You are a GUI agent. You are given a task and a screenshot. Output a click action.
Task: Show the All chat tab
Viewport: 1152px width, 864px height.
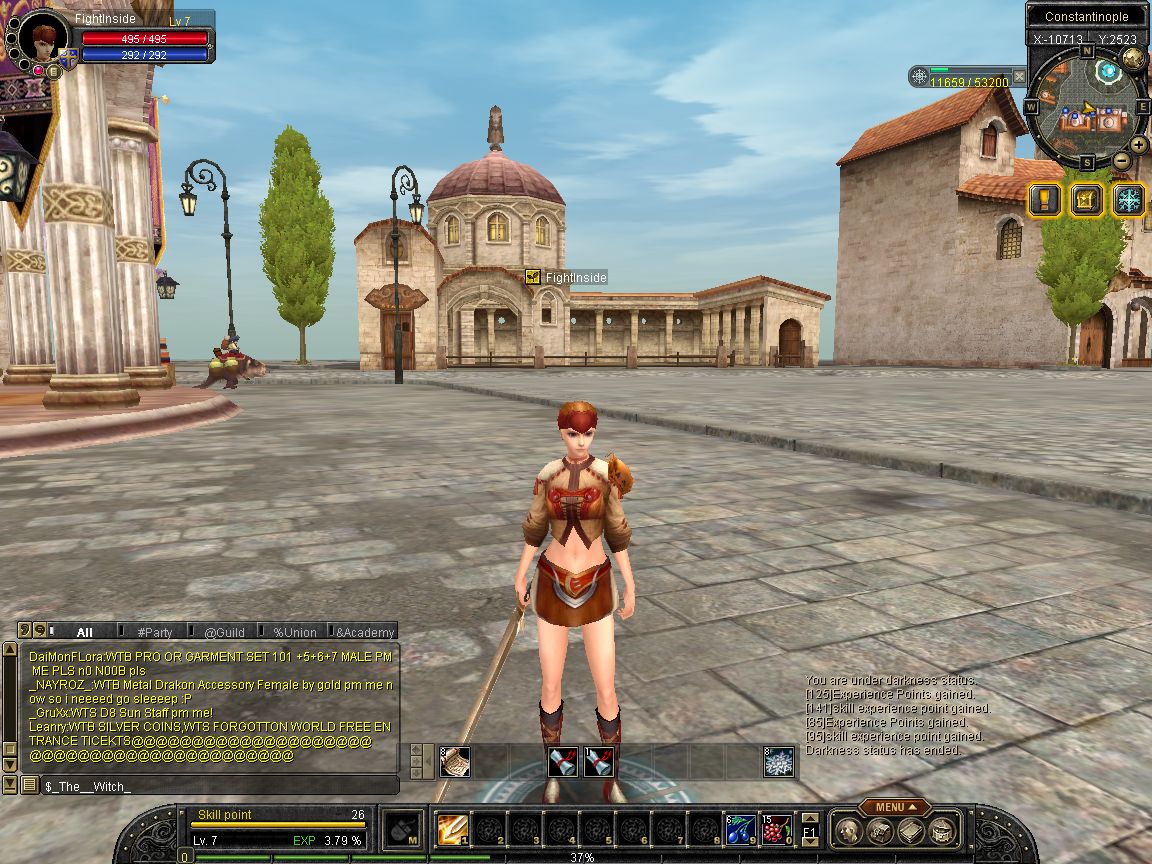[x=84, y=632]
